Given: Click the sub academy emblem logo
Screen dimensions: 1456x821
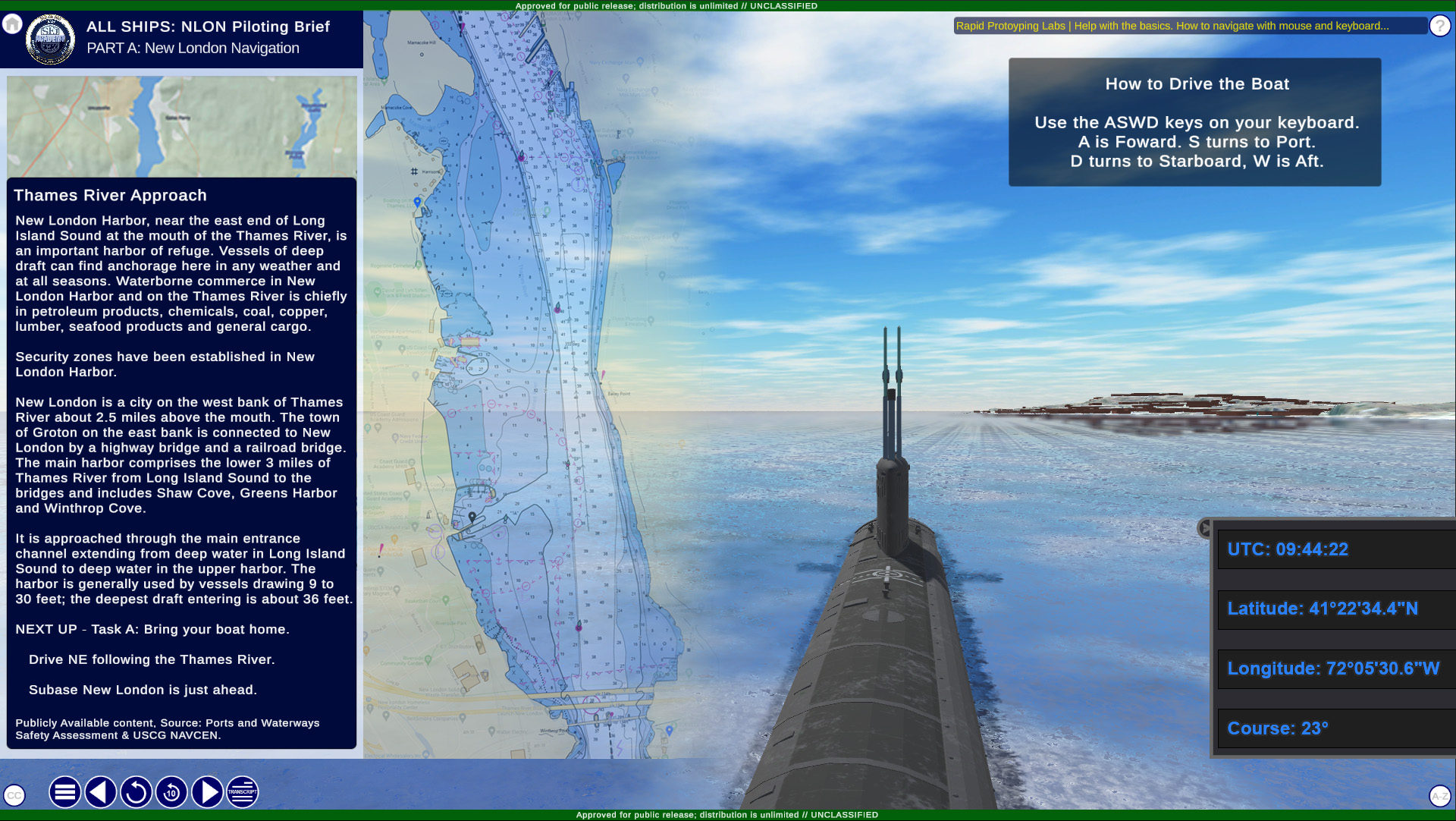Looking at the screenshot, I should (50, 39).
